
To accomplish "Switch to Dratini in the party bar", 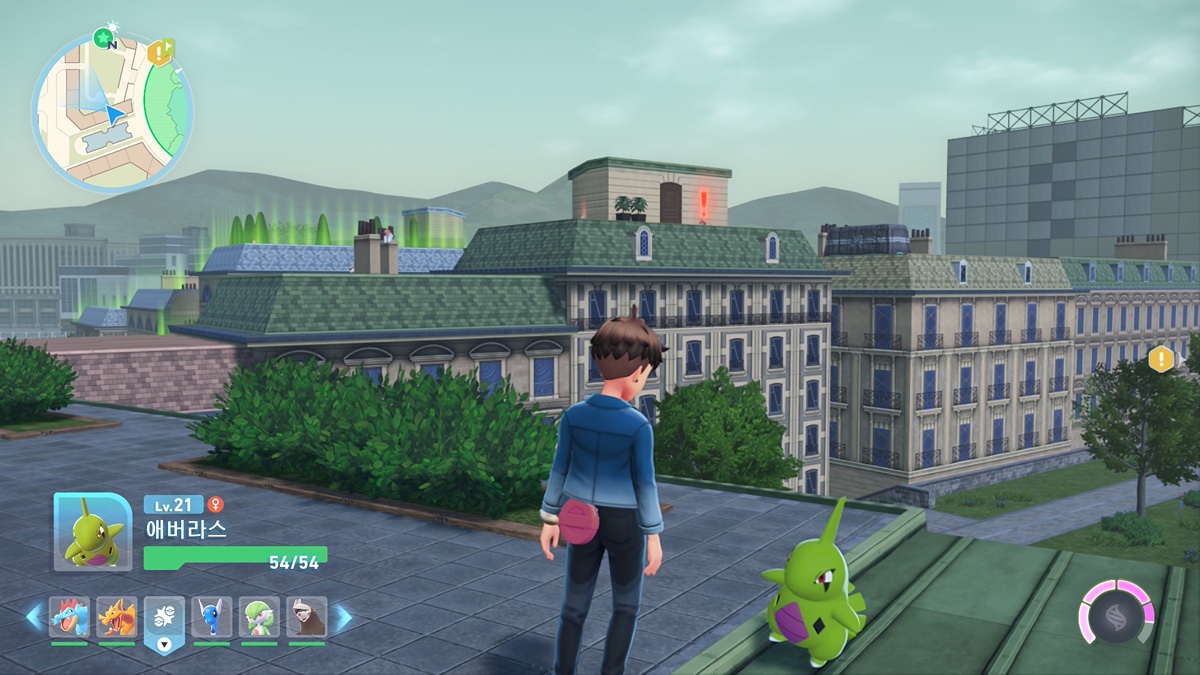I will coord(212,617).
